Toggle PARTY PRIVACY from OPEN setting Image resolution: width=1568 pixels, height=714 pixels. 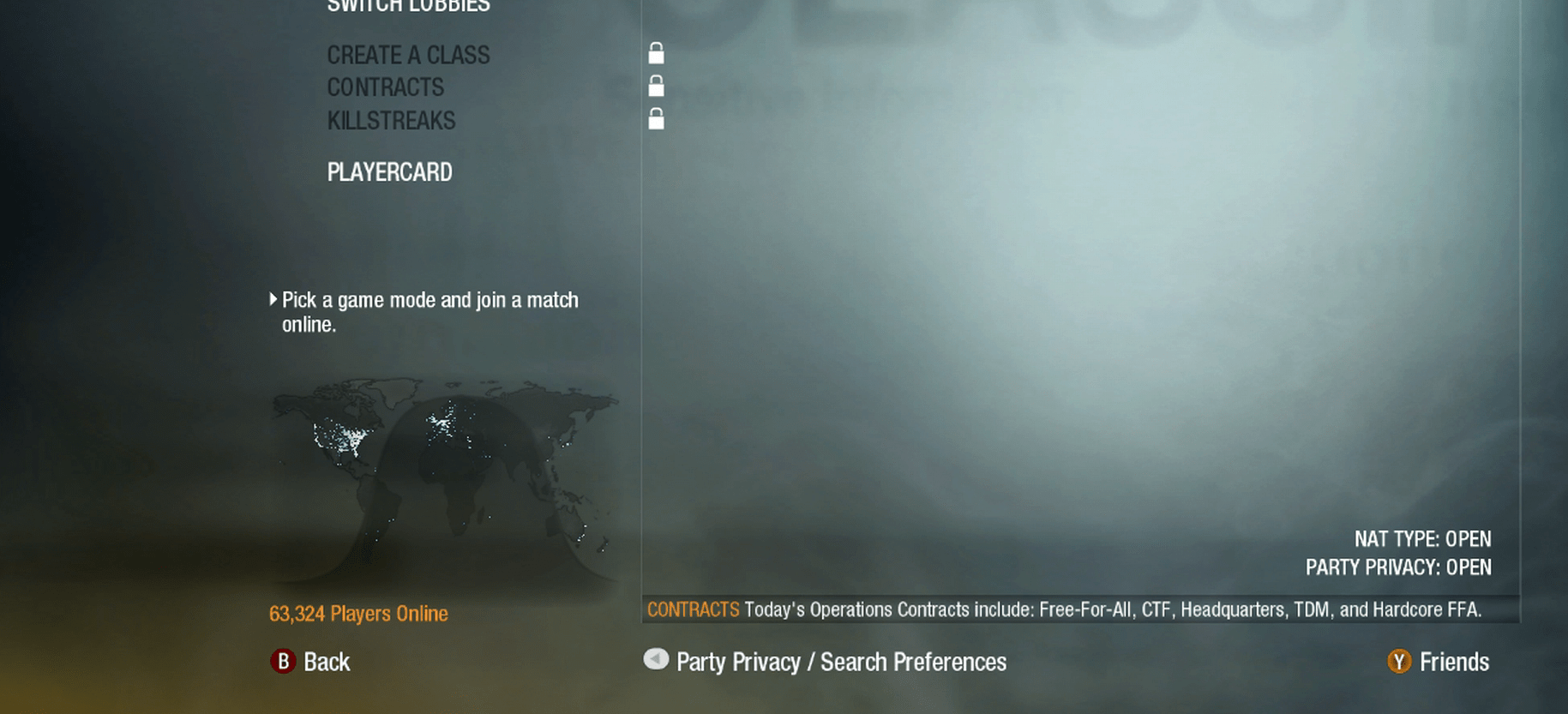[x=1397, y=567]
